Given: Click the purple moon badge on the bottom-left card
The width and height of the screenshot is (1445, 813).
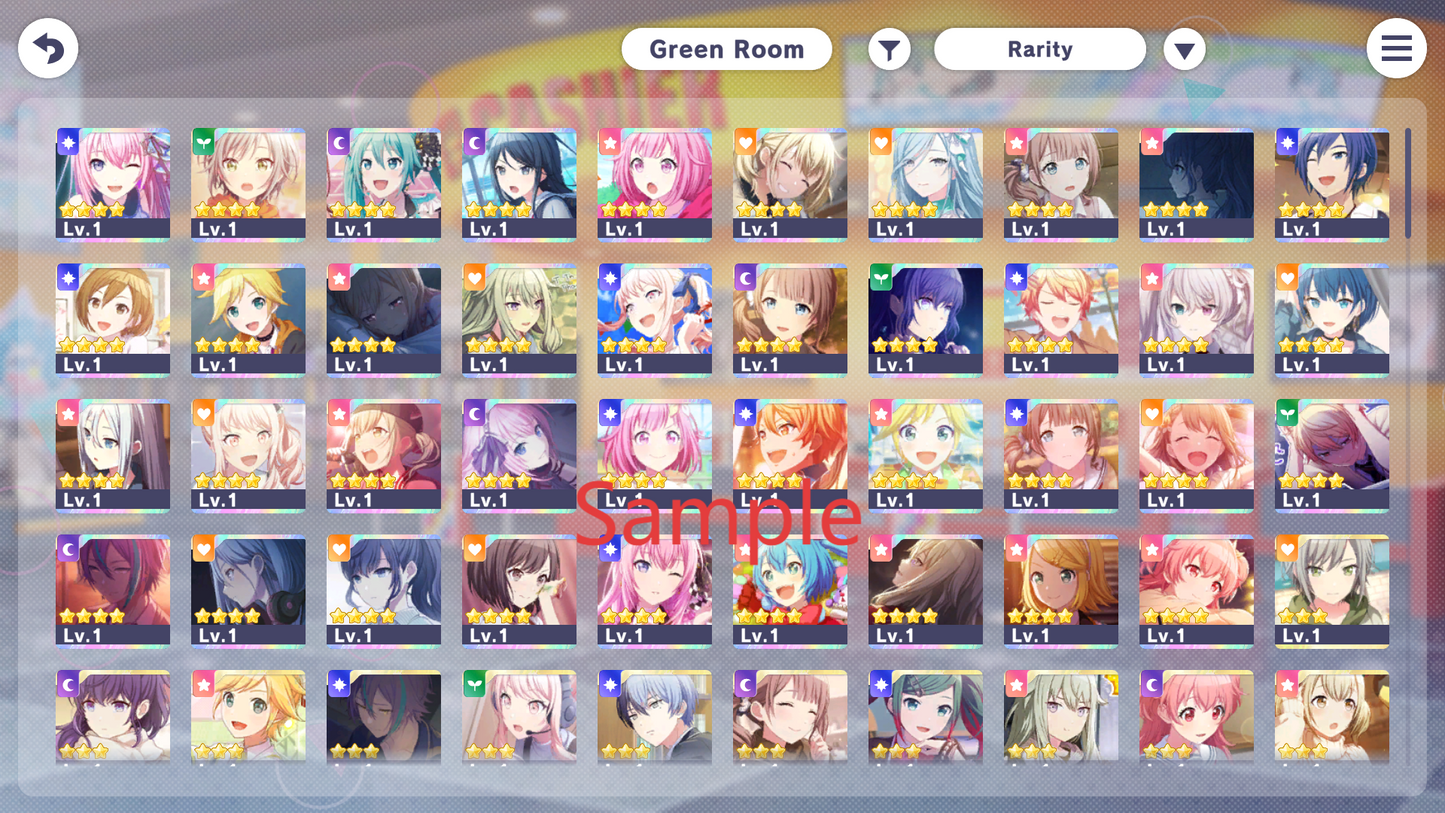Looking at the screenshot, I should tap(67, 684).
